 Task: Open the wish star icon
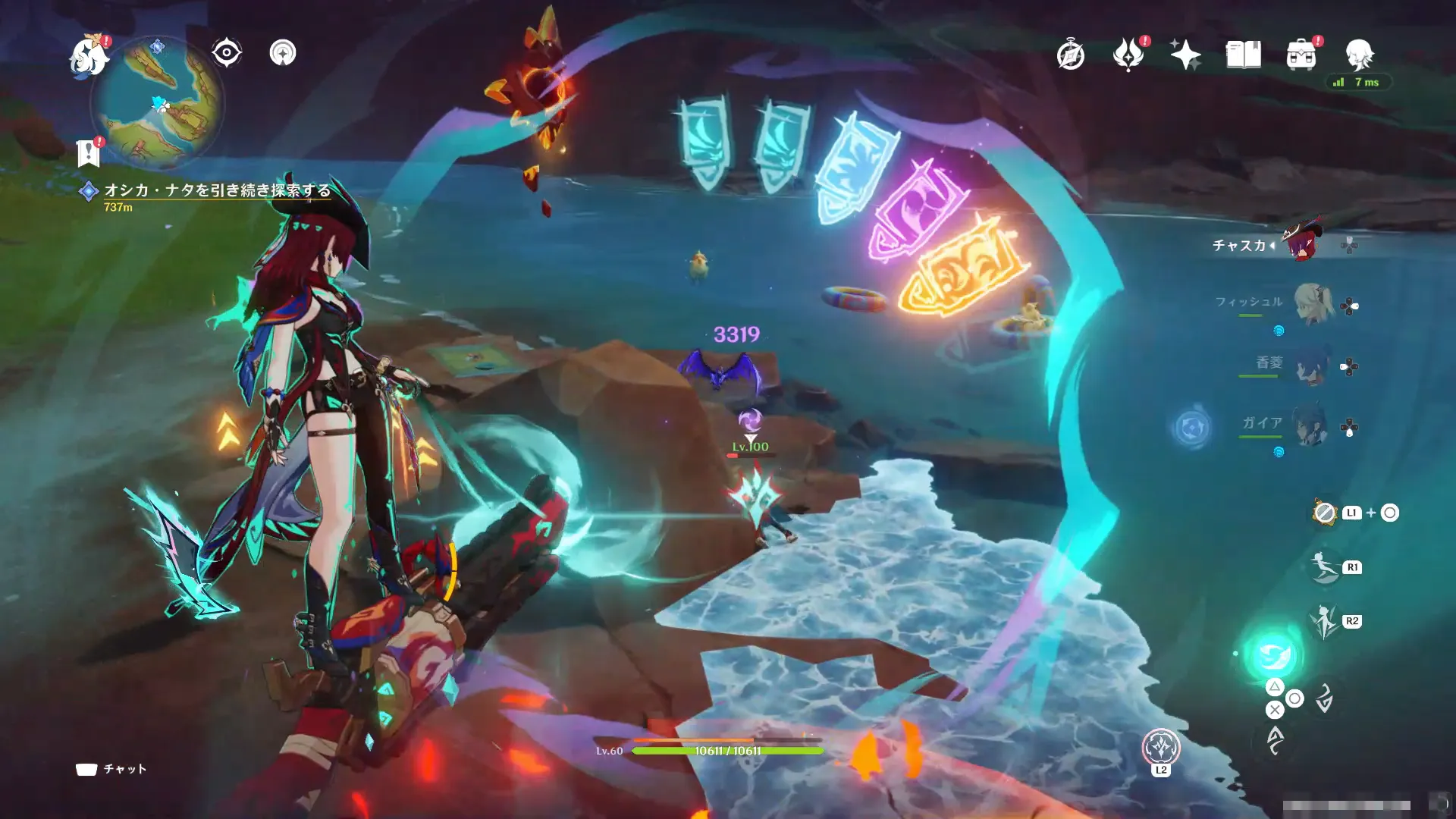(1185, 55)
